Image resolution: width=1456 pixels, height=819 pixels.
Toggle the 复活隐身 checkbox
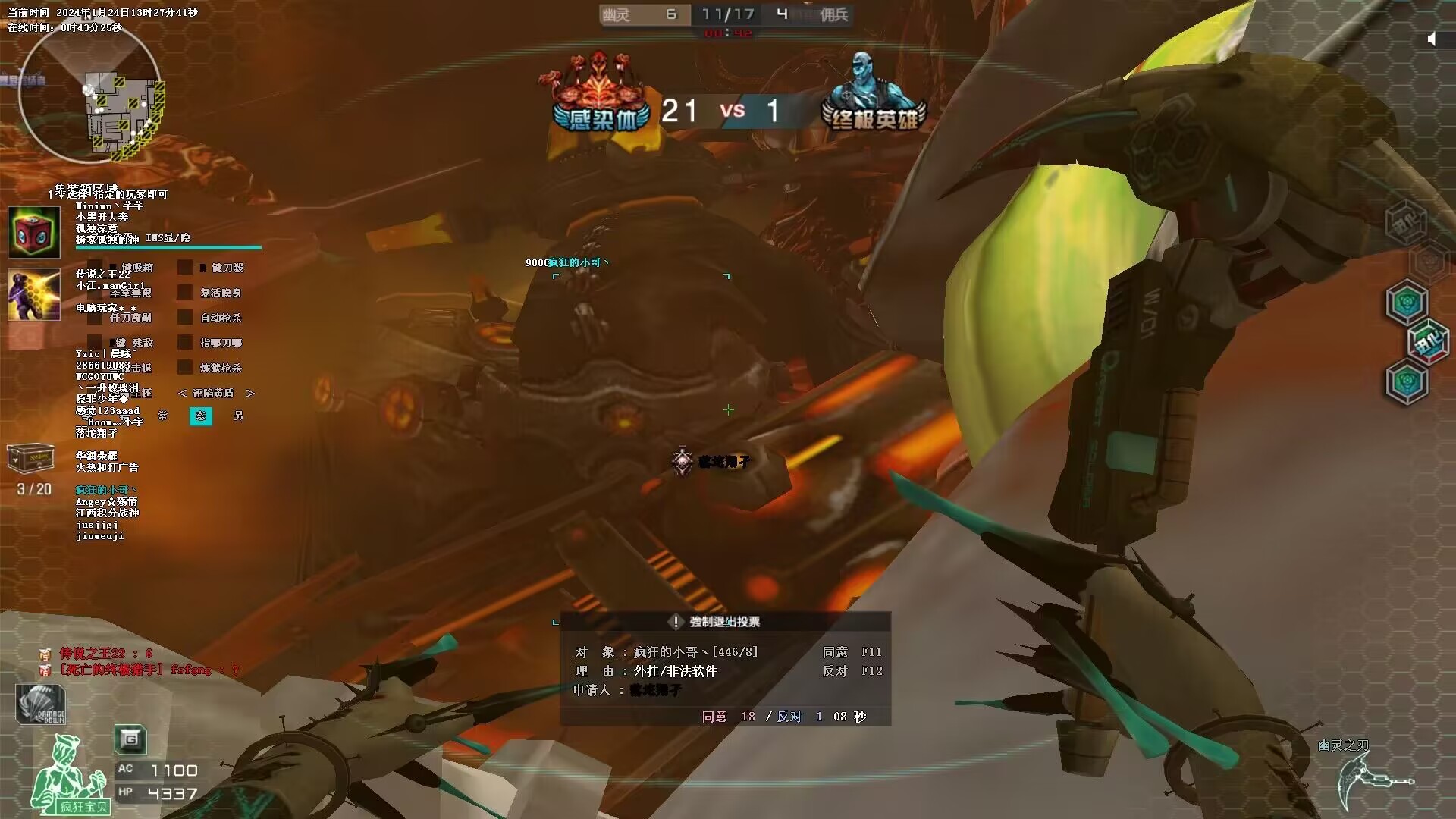[185, 293]
